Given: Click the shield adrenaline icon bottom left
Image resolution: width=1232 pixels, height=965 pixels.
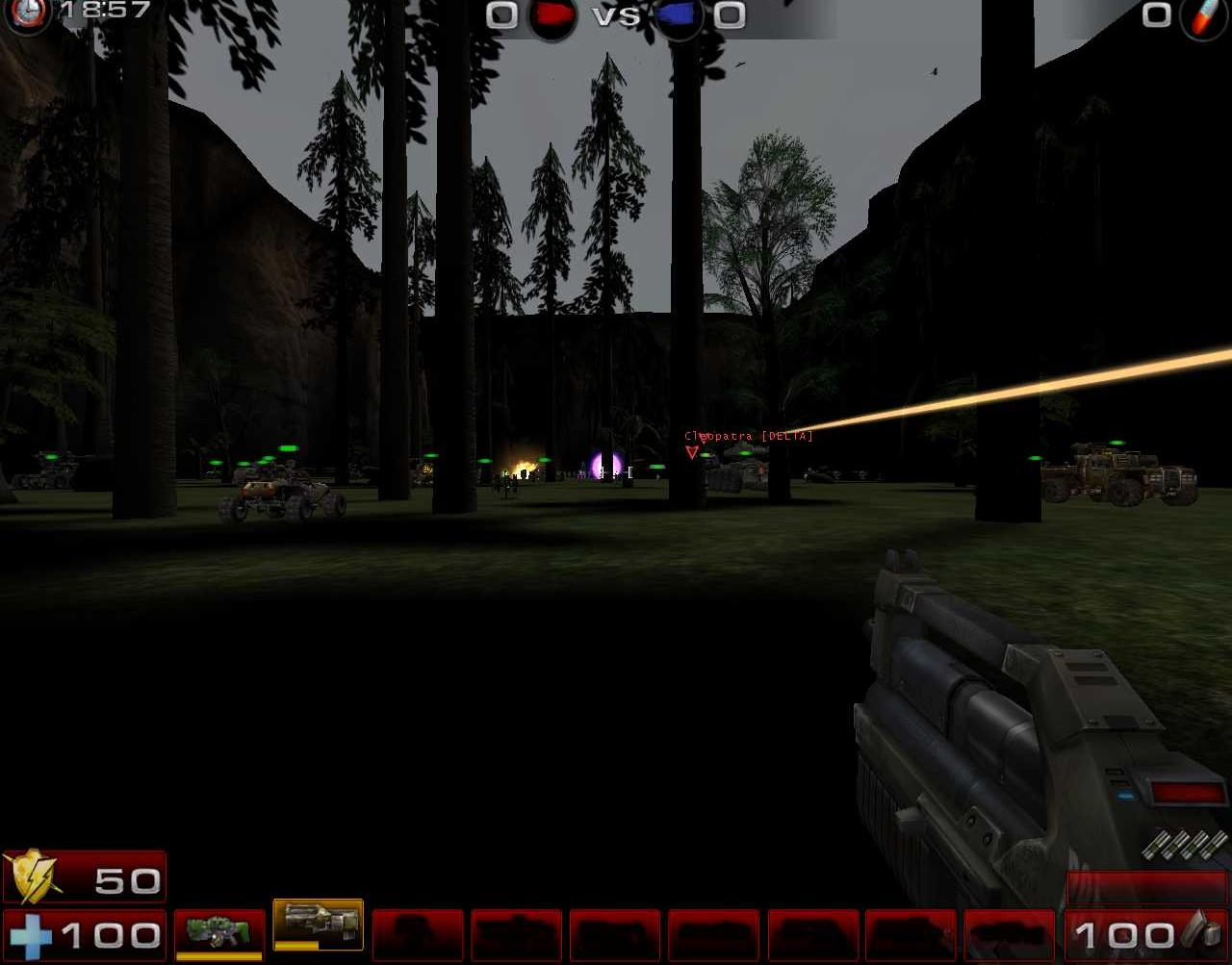Looking at the screenshot, I should tap(32, 876).
